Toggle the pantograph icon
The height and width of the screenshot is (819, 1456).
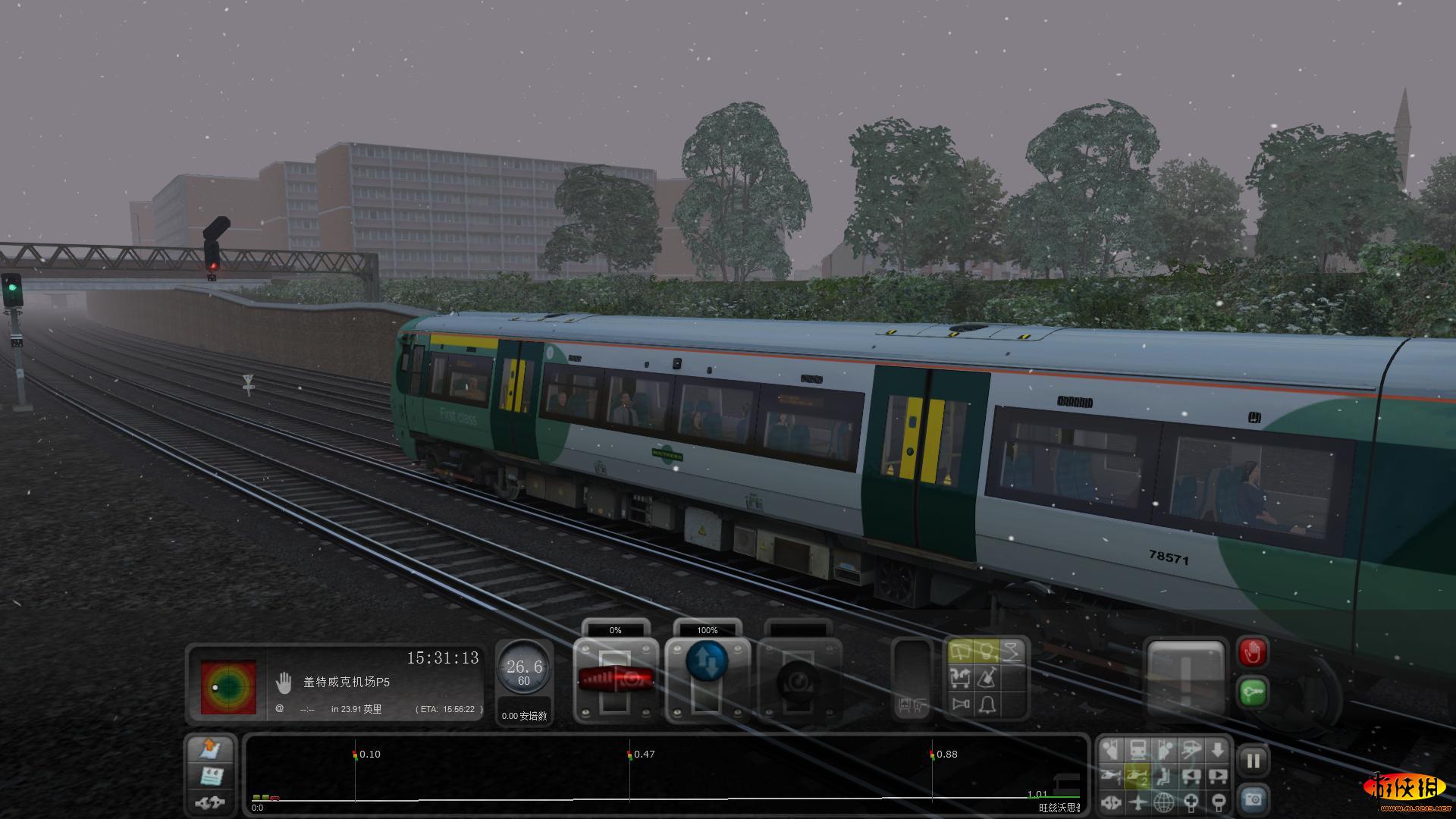[x=1012, y=651]
